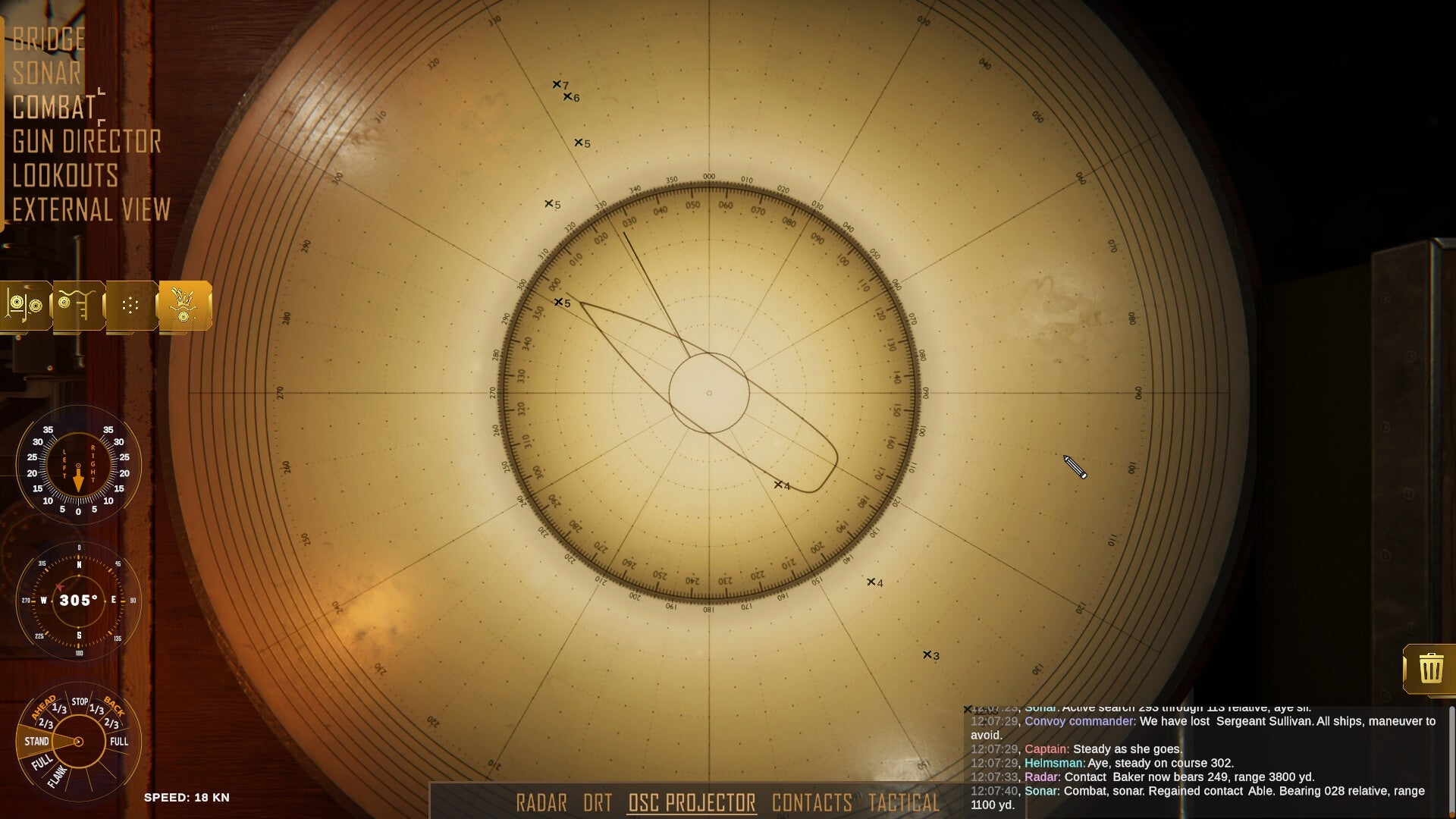Select the underlined OSC PROJECTOR tab
1456x819 pixels.
[x=691, y=802]
